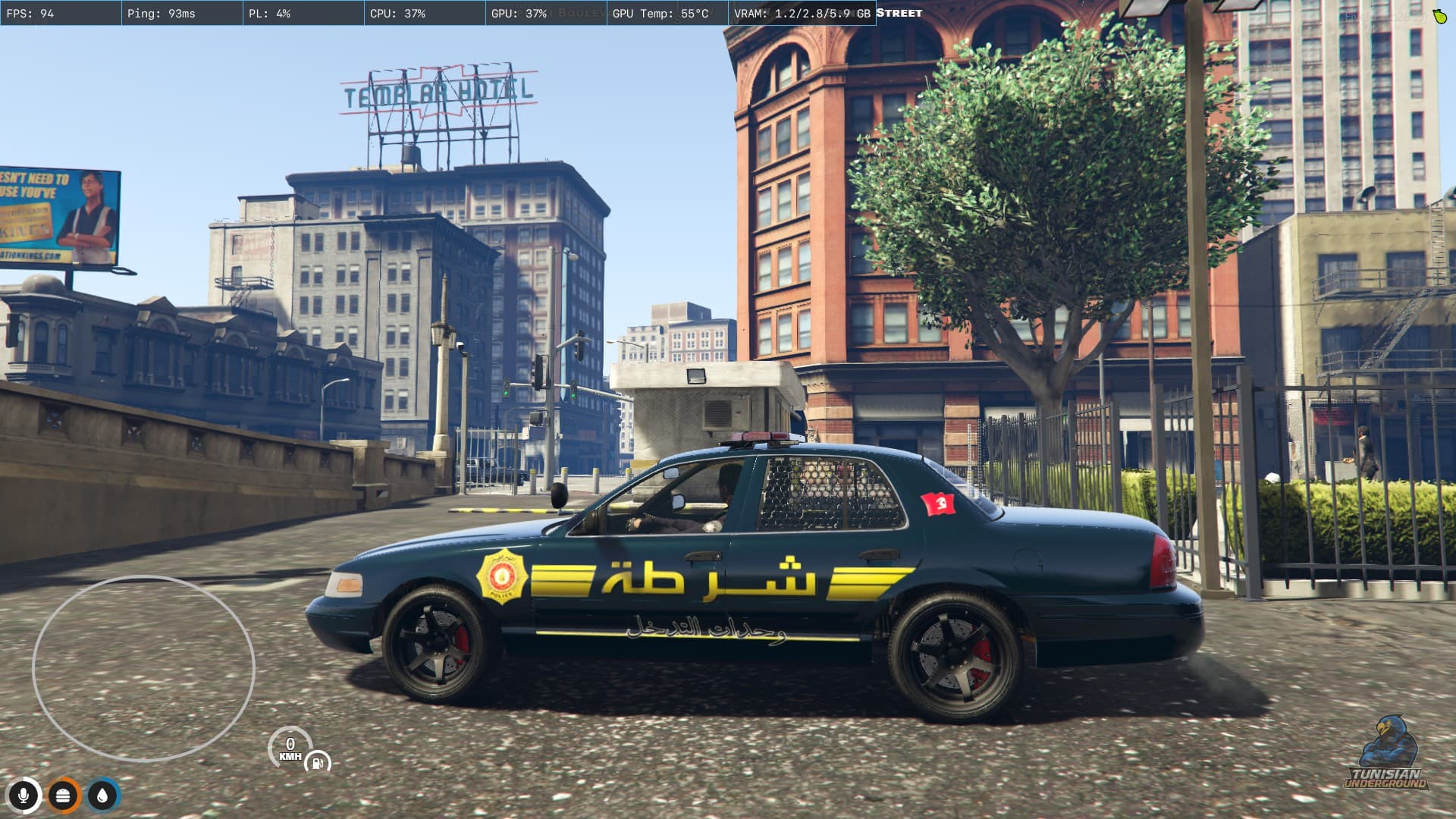Click the water drop thirst icon

[x=102, y=795]
